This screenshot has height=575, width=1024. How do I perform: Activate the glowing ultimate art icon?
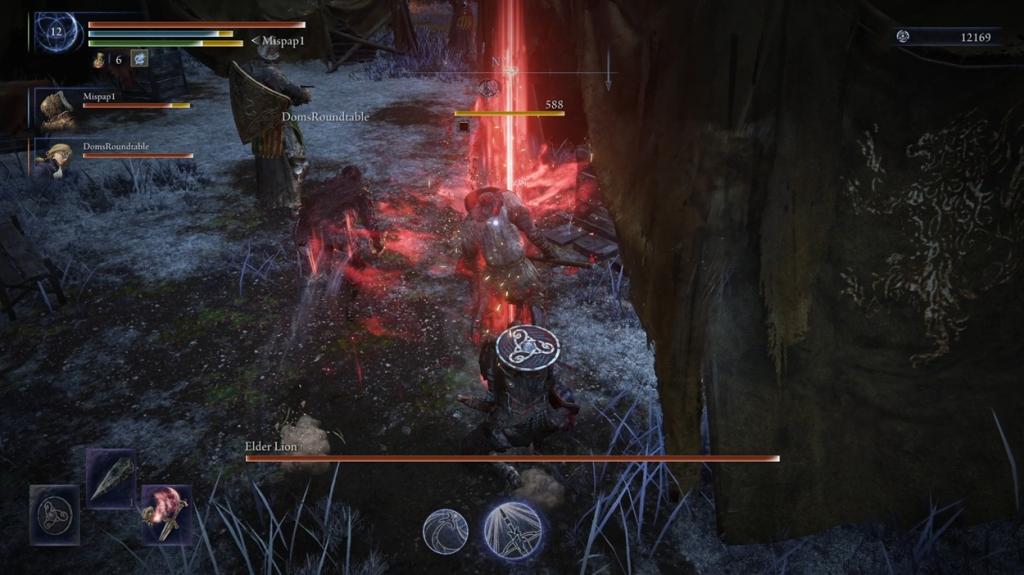(514, 530)
